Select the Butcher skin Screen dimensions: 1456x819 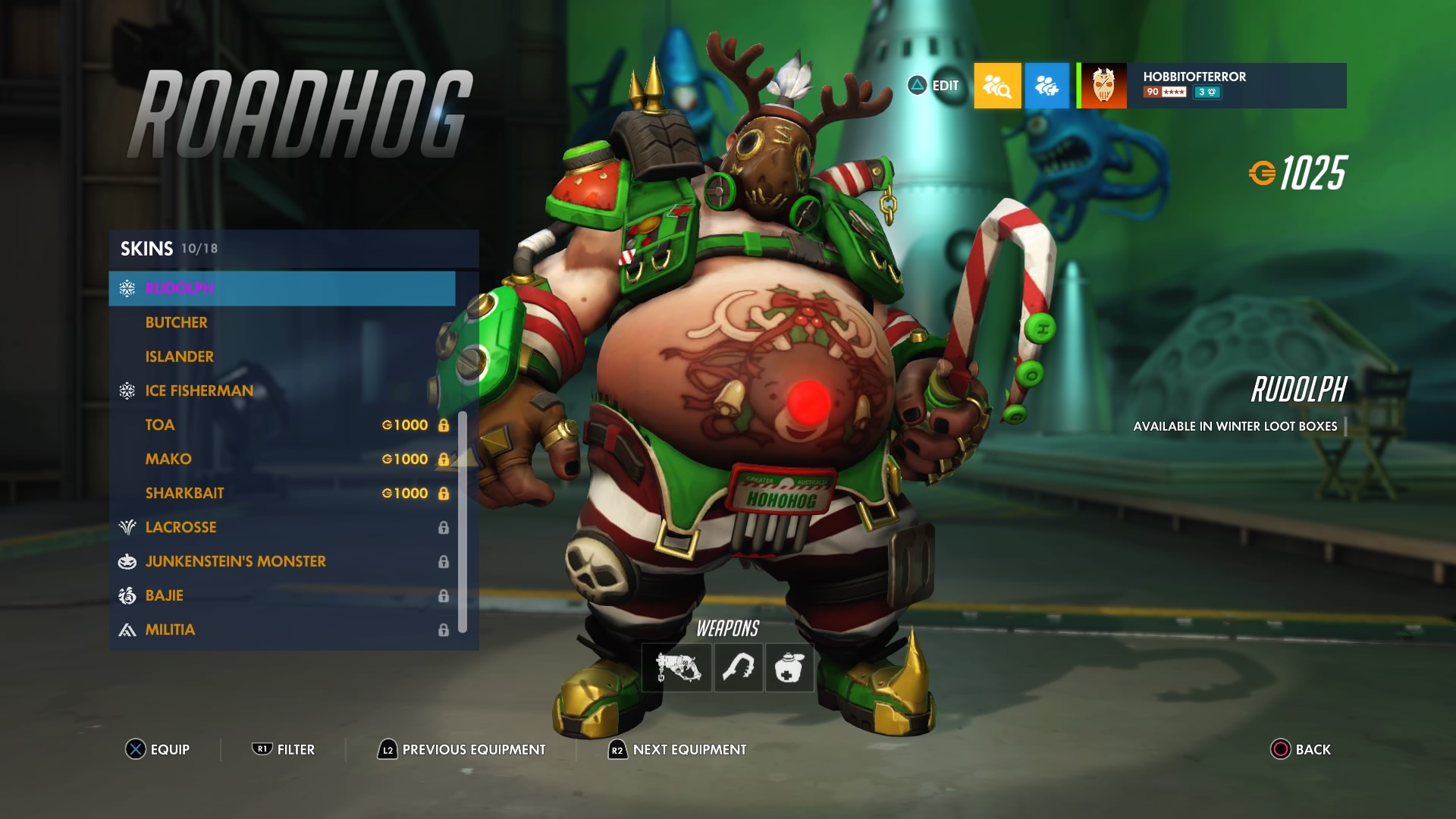[x=176, y=322]
